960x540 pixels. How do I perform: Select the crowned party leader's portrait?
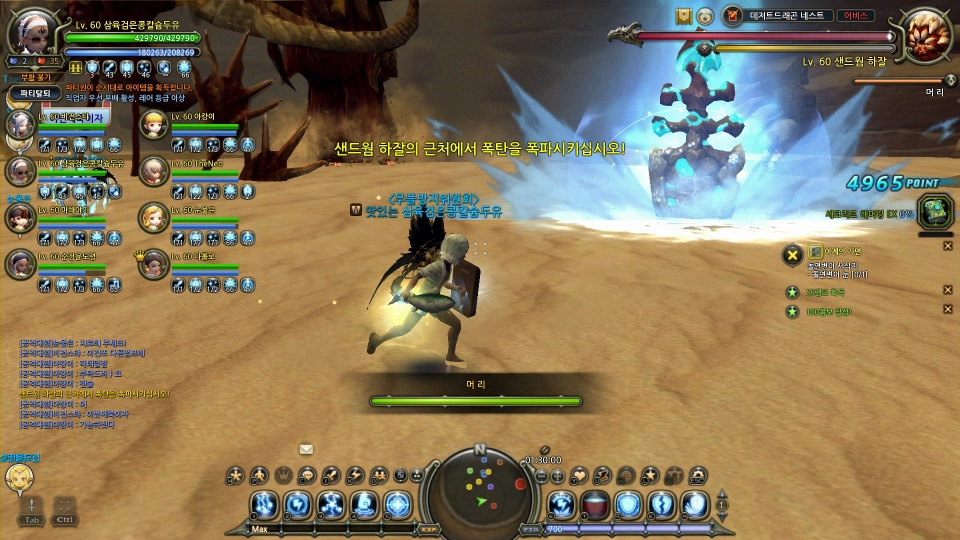(153, 264)
